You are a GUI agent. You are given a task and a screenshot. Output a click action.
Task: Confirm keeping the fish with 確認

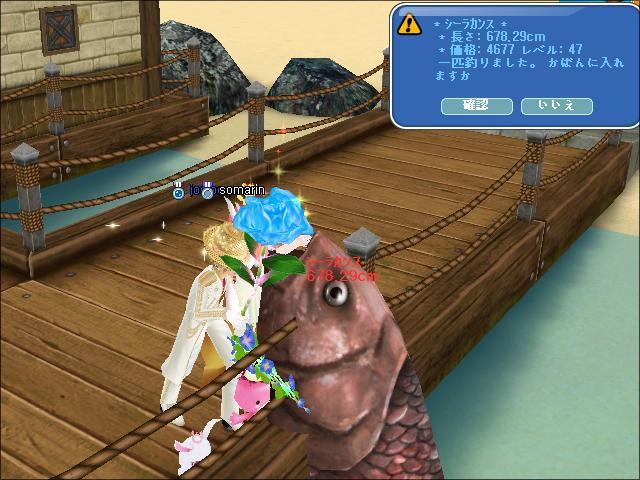(476, 105)
